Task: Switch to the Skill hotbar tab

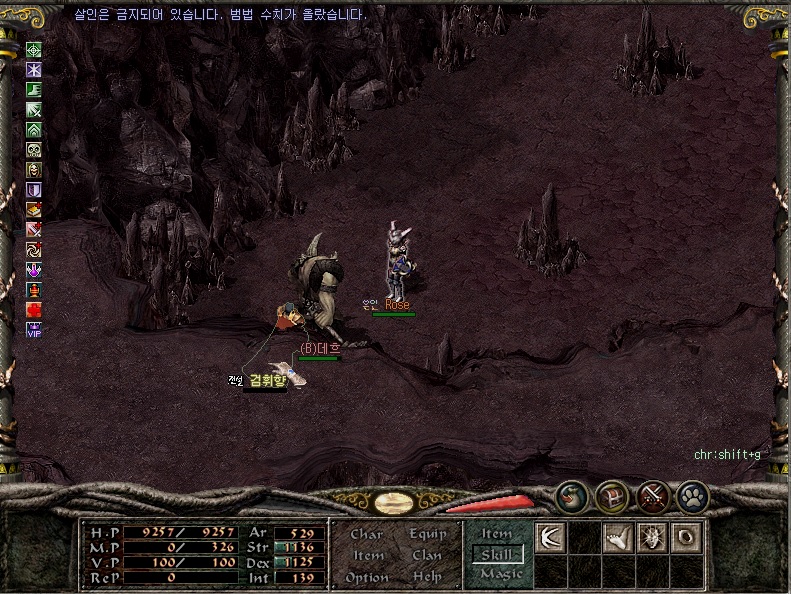Action: pyautogui.click(x=497, y=554)
